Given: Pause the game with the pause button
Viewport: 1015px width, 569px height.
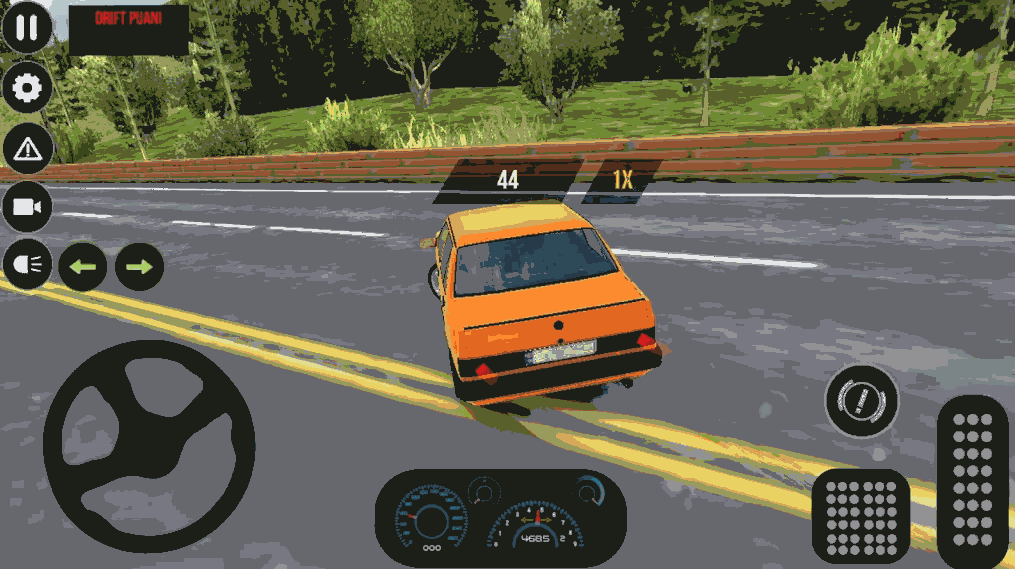Looking at the screenshot, I should pos(27,27).
